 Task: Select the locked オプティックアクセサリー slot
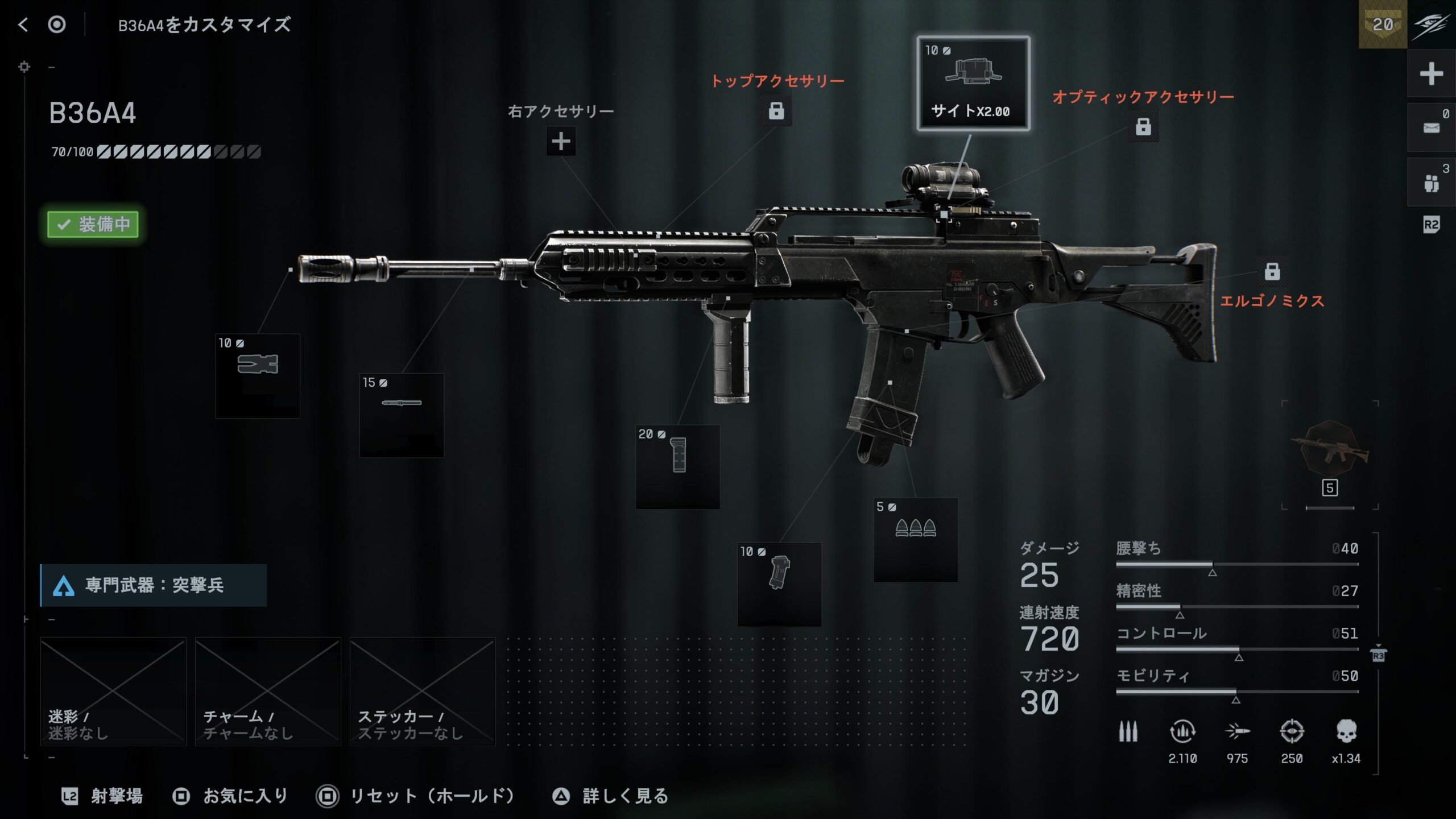click(1143, 126)
